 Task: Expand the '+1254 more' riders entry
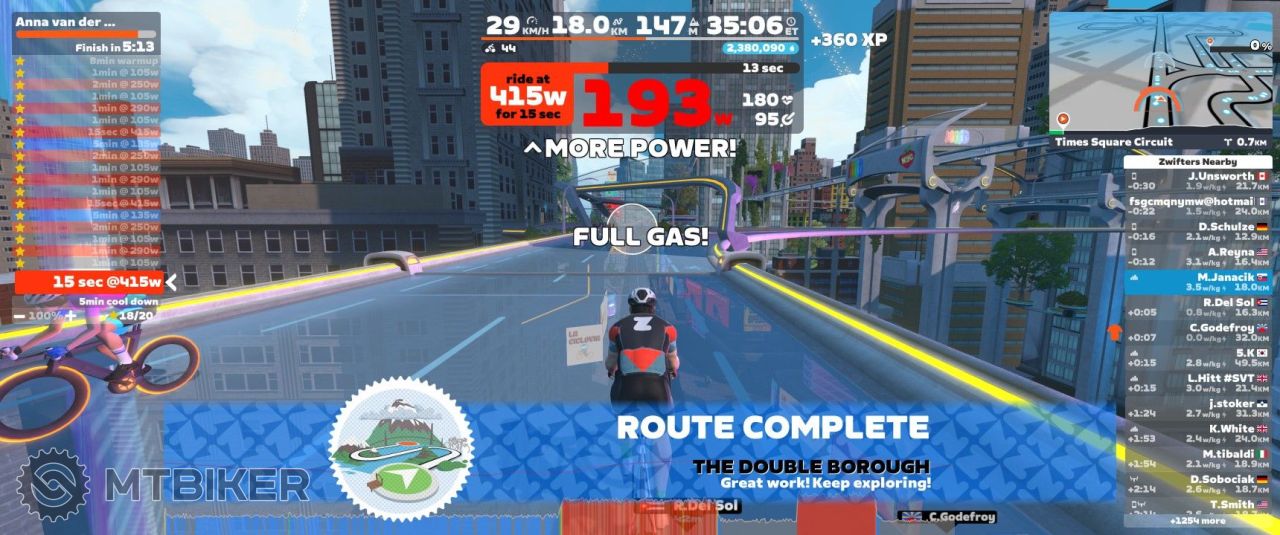[1200, 521]
